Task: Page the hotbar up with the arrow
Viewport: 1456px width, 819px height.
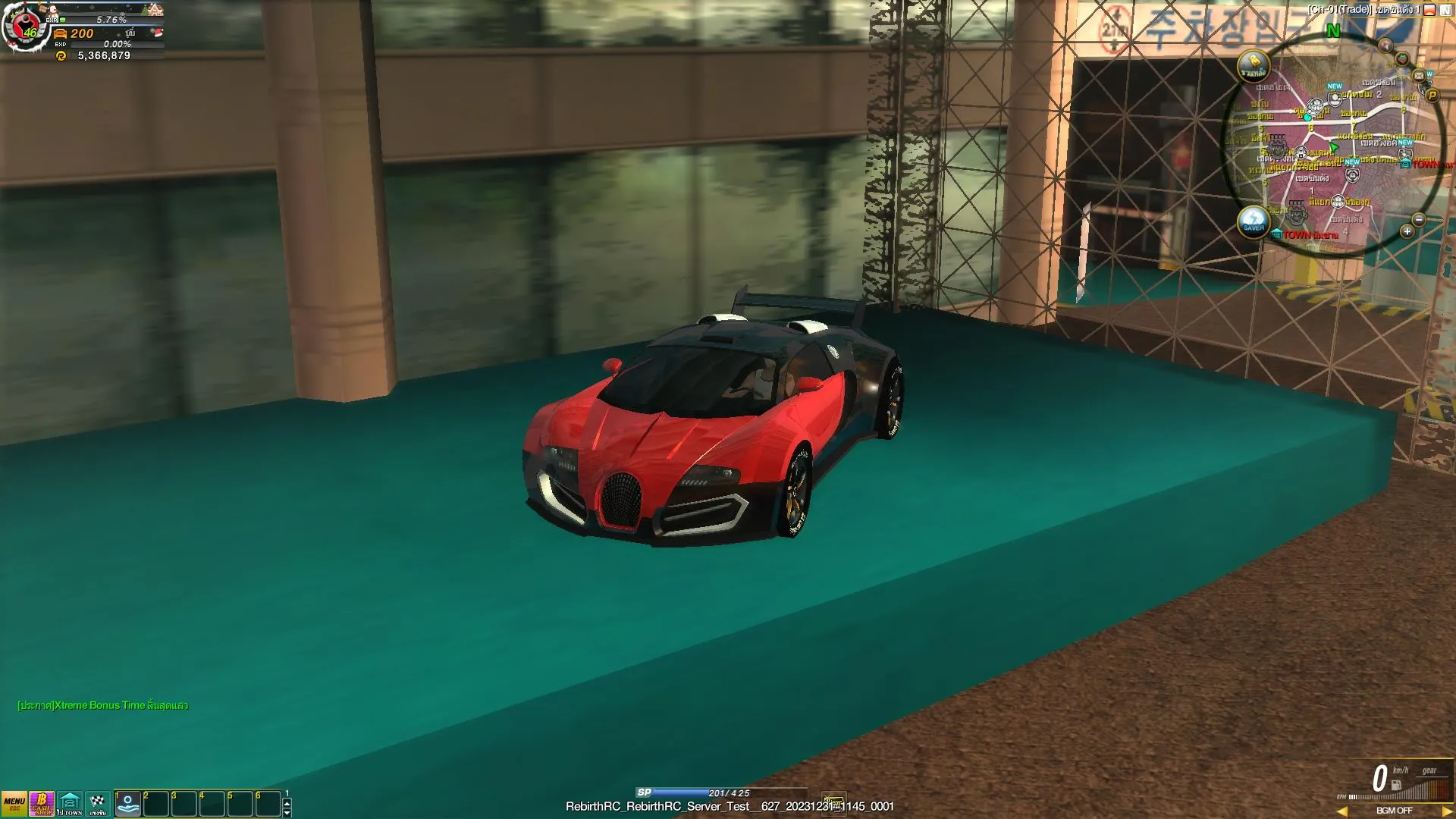Action: point(287,802)
